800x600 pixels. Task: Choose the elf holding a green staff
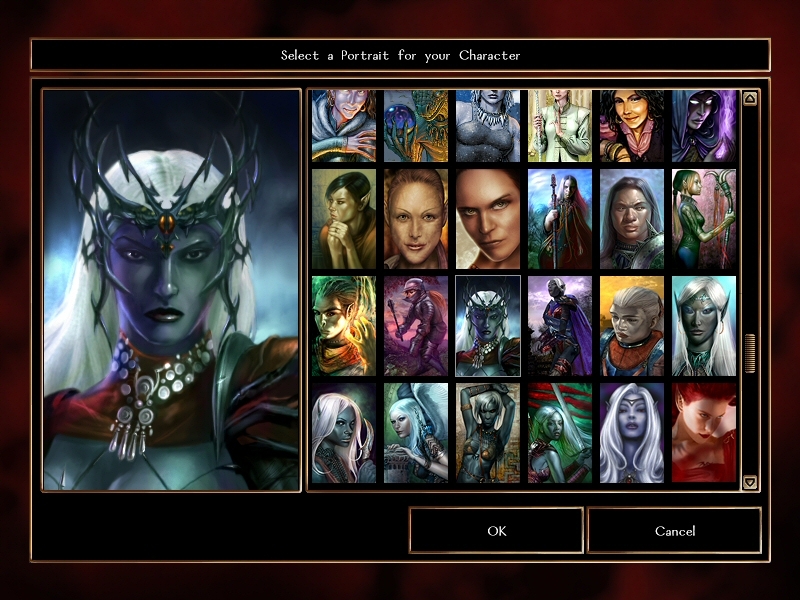point(704,218)
